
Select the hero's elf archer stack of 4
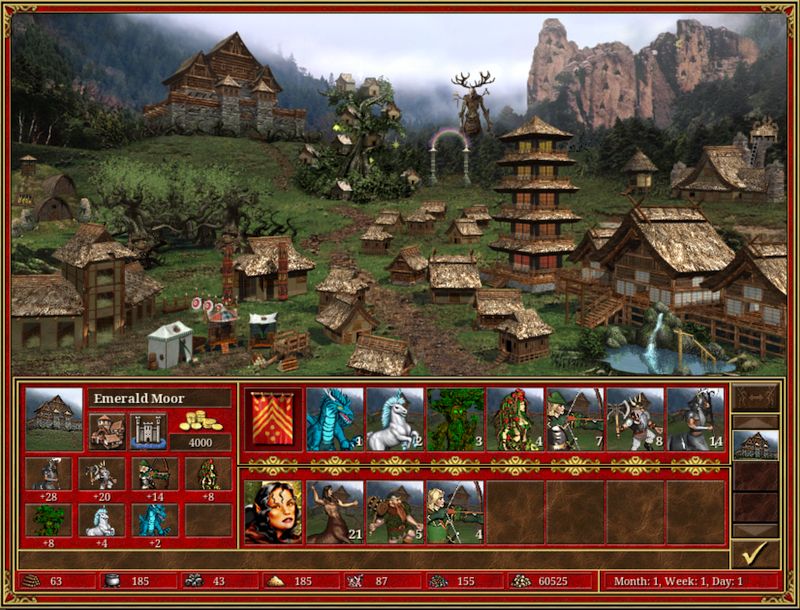click(455, 511)
